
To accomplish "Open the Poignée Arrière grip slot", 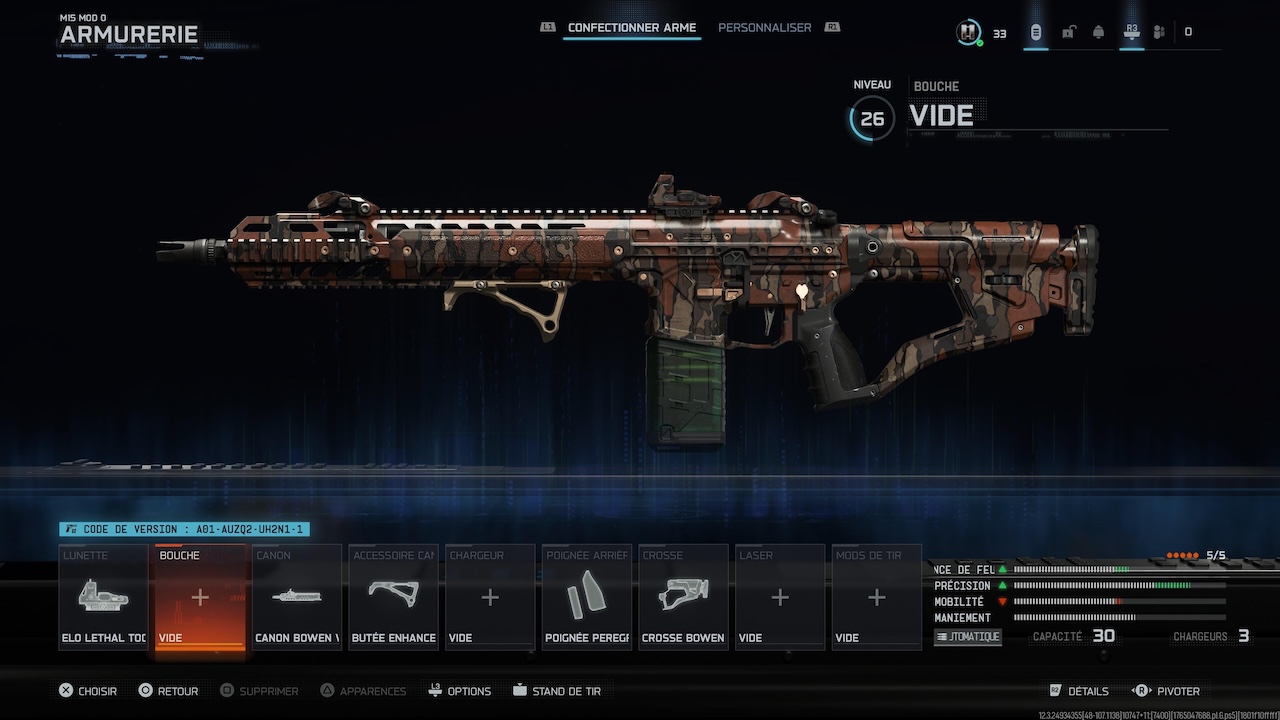I will [586, 597].
